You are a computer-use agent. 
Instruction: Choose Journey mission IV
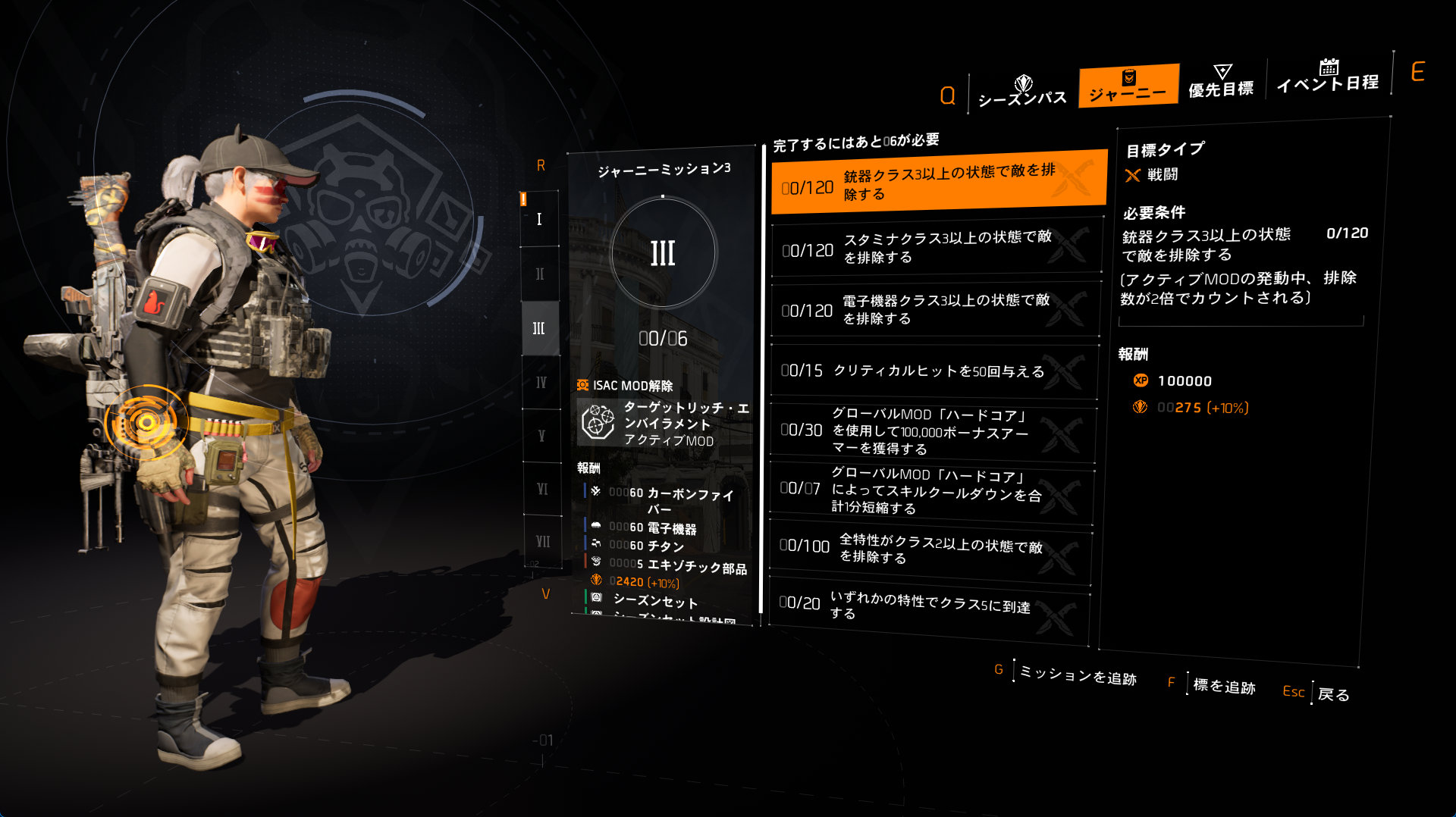tap(541, 383)
